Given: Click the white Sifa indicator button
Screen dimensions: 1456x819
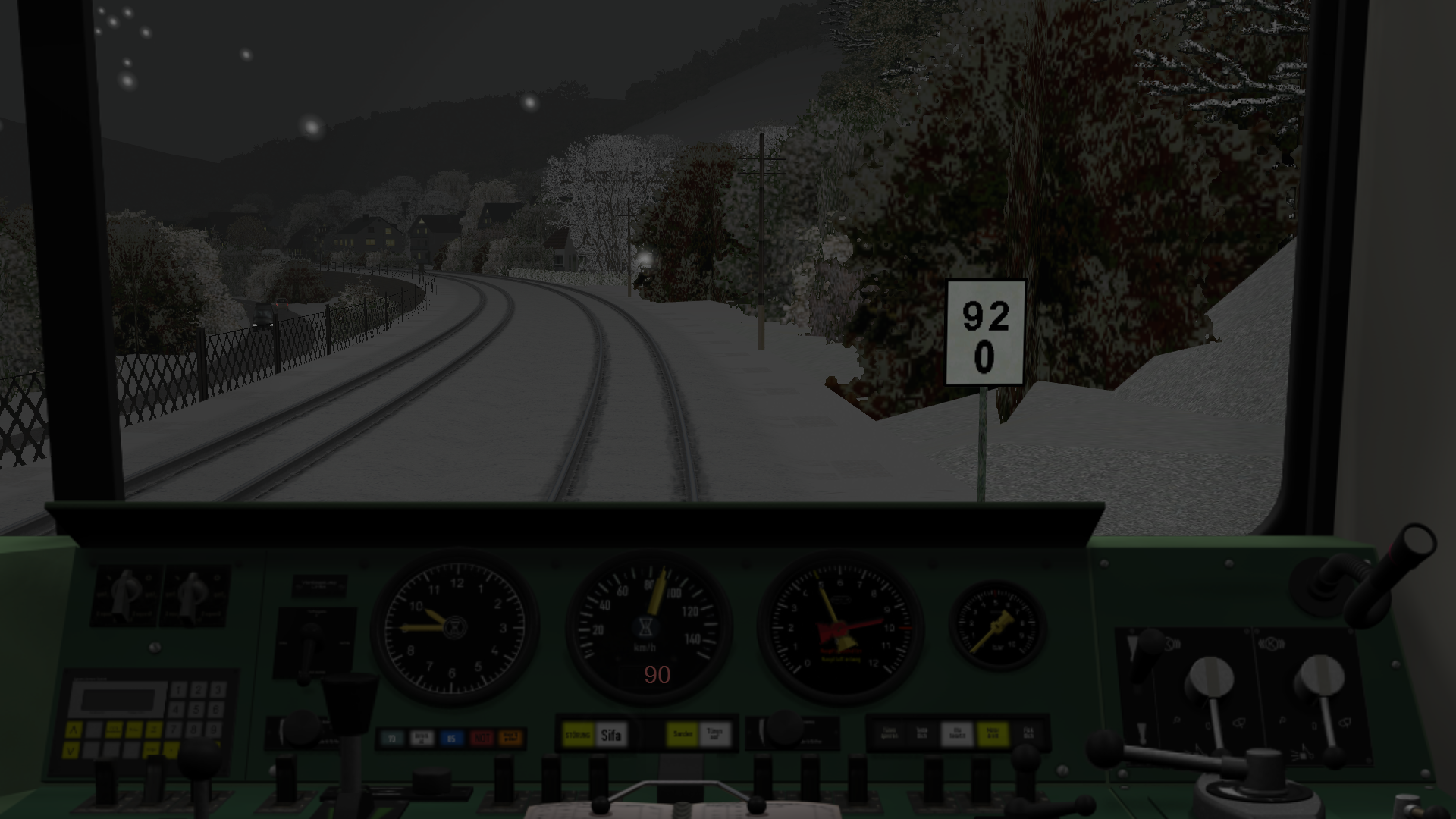Looking at the screenshot, I should [610, 734].
